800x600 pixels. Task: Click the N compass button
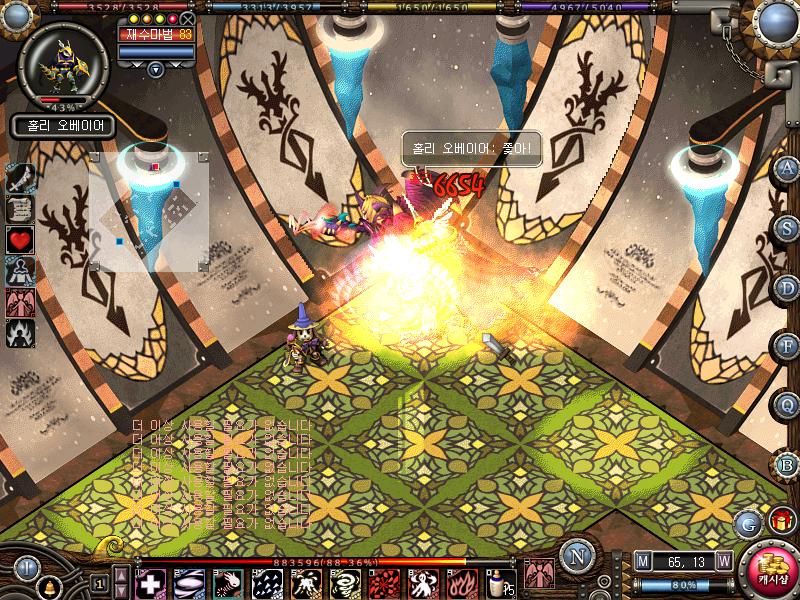(575, 554)
